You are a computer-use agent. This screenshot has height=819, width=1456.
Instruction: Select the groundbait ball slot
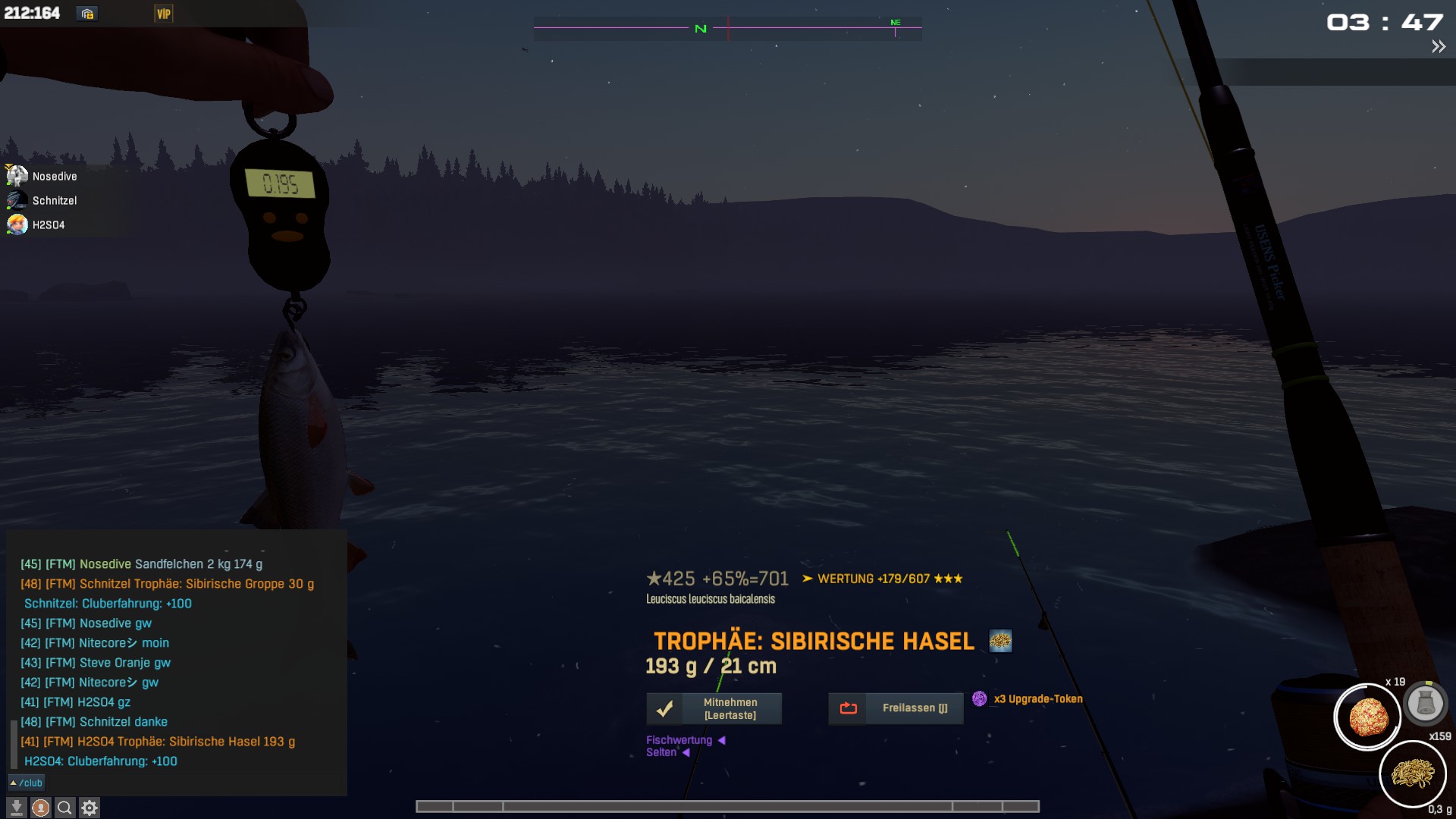(x=1367, y=717)
